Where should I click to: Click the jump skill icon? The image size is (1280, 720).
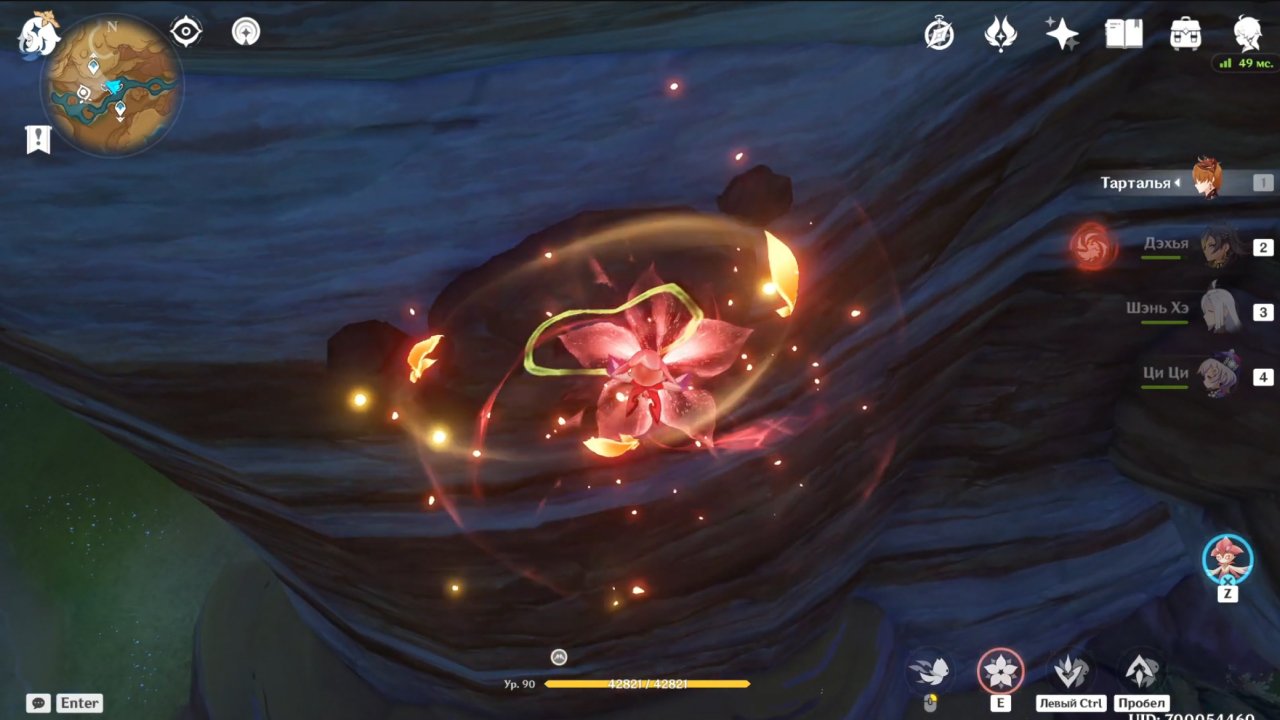tap(1141, 671)
